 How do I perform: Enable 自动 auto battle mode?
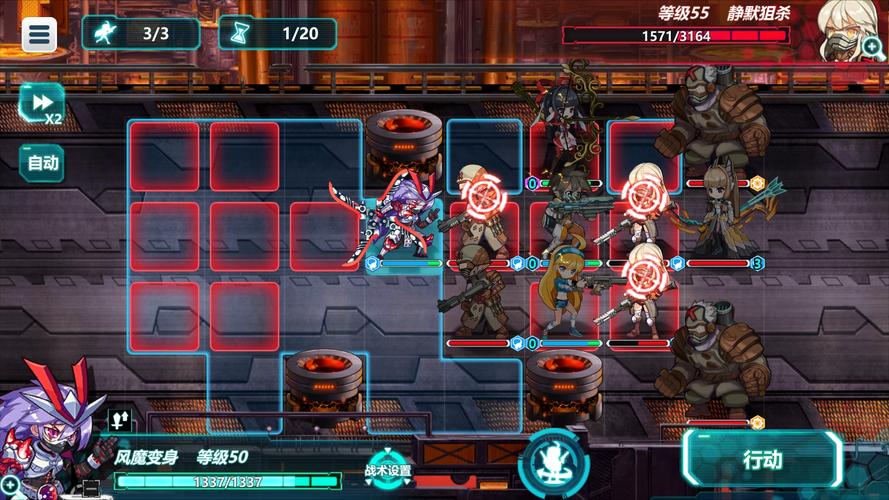[x=42, y=162]
